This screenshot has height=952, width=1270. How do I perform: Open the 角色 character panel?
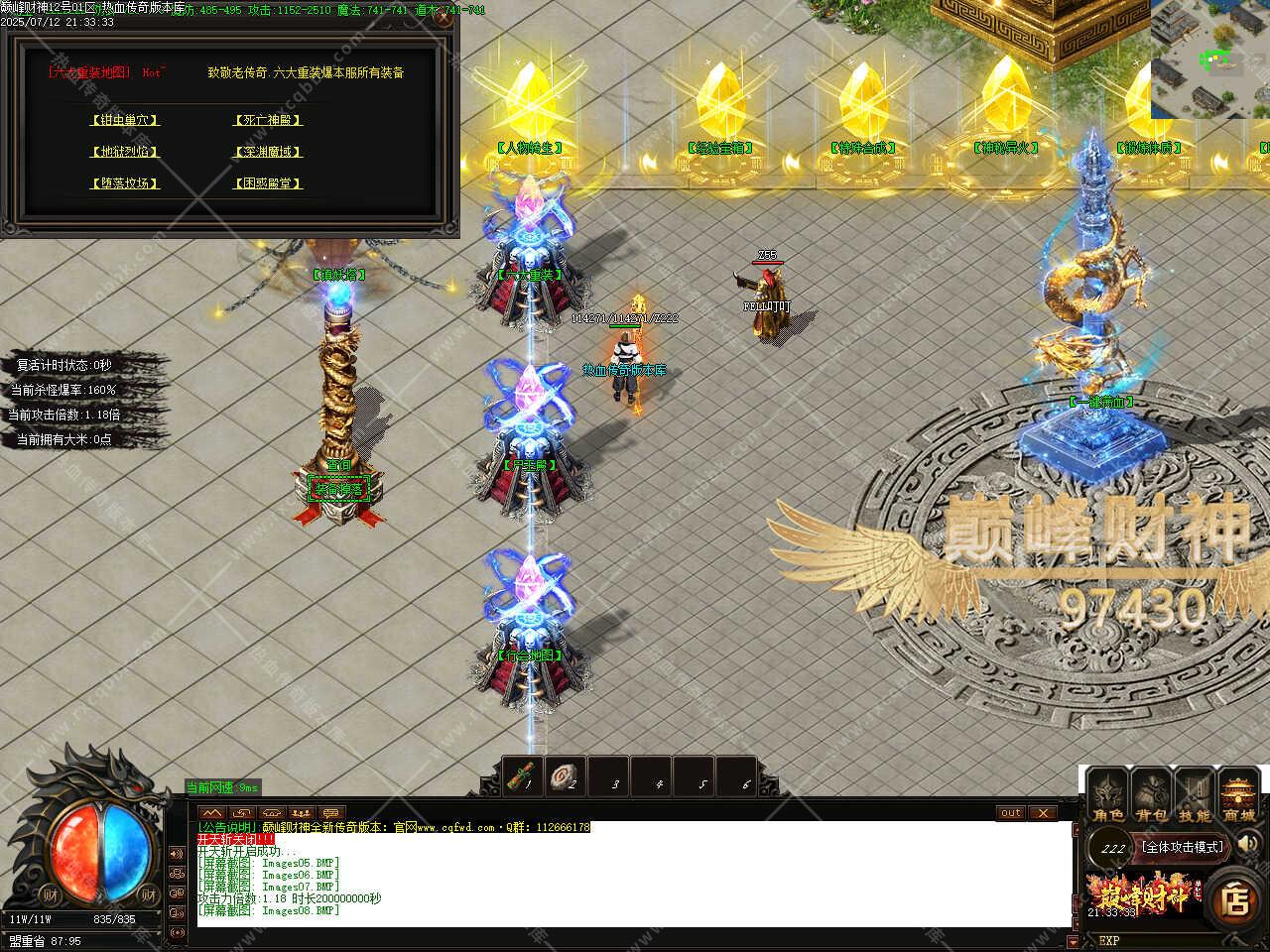[x=1108, y=796]
